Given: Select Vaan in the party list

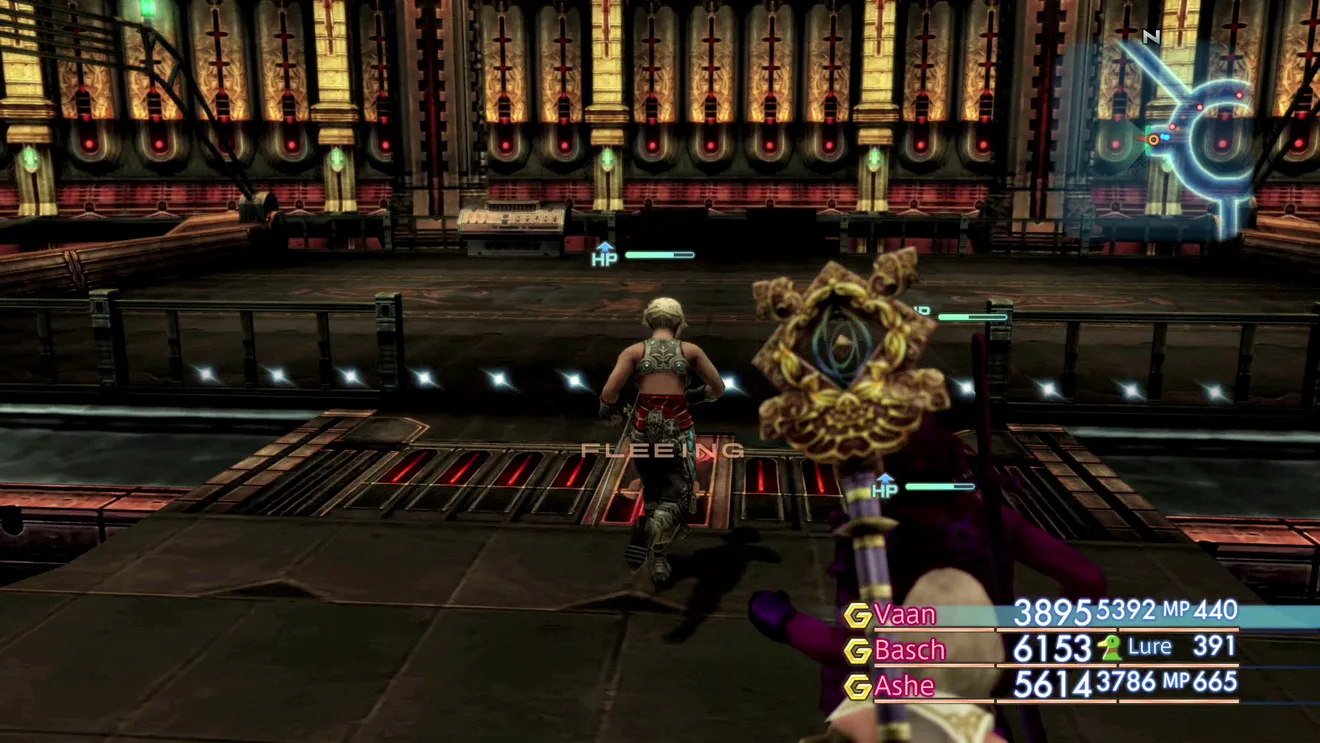Looking at the screenshot, I should click(905, 614).
